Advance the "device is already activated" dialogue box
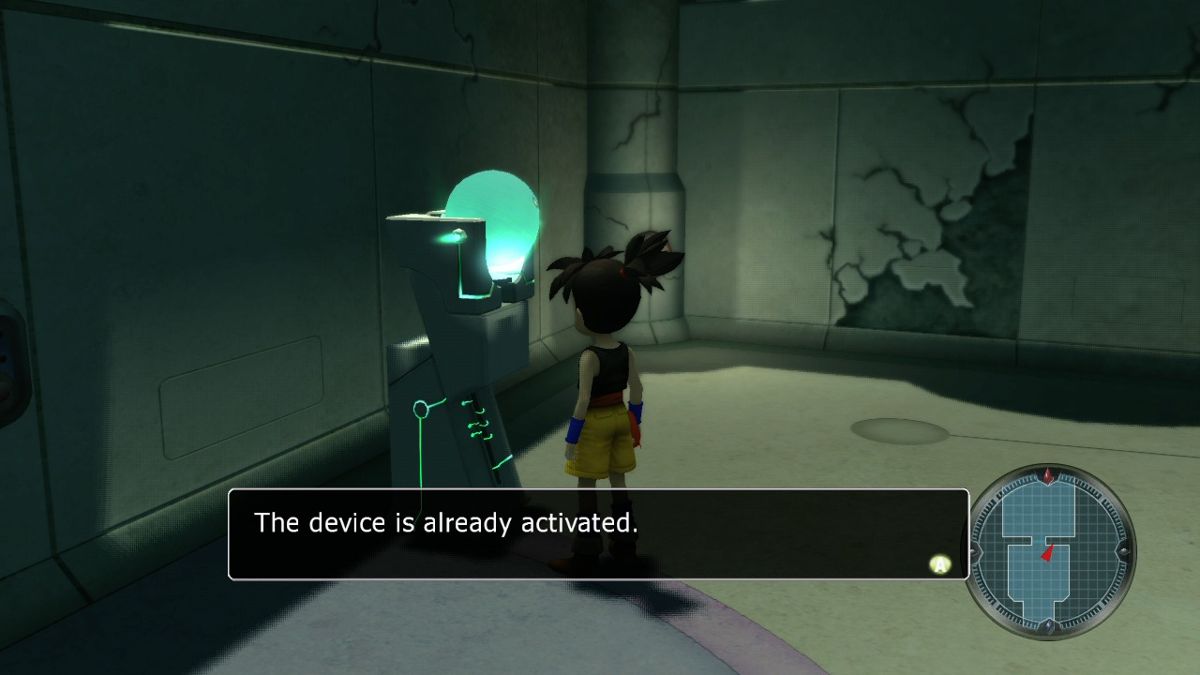Viewport: 1200px width, 675px height. (x=939, y=565)
